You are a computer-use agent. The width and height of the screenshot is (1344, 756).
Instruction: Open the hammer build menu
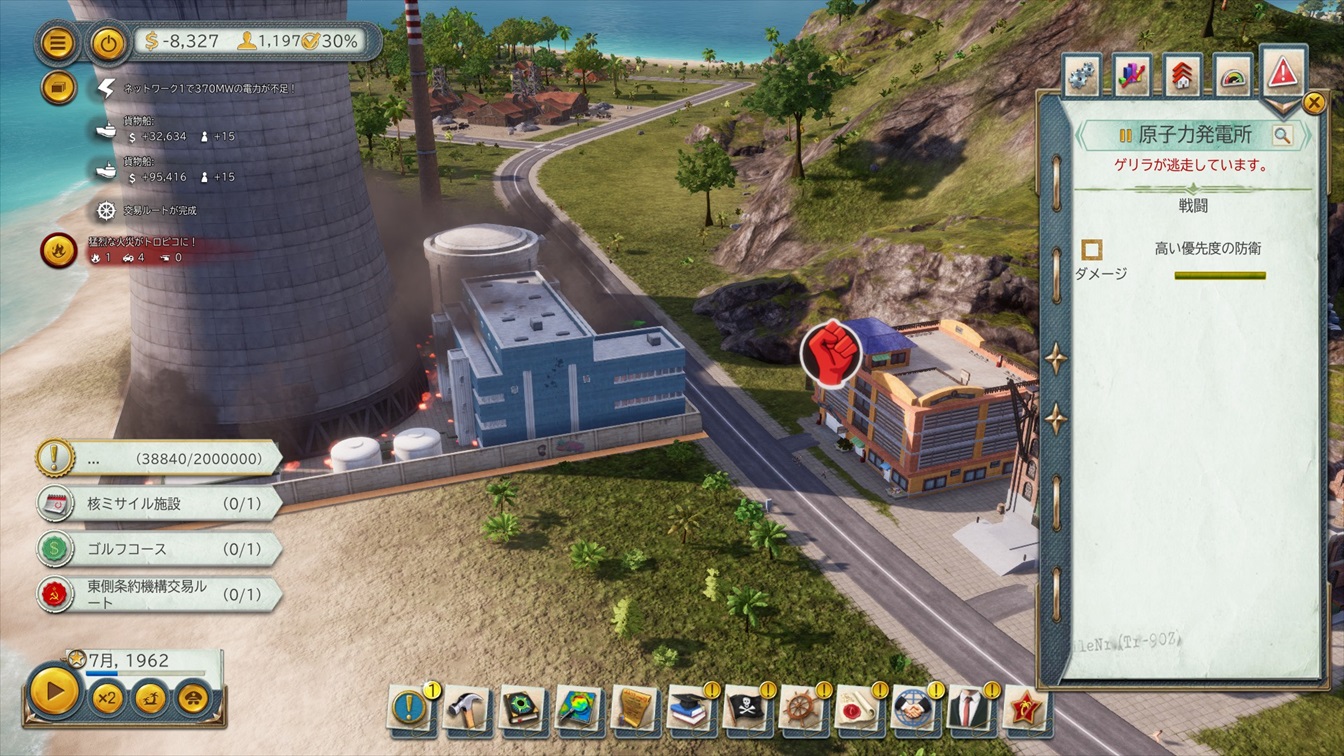(x=465, y=707)
